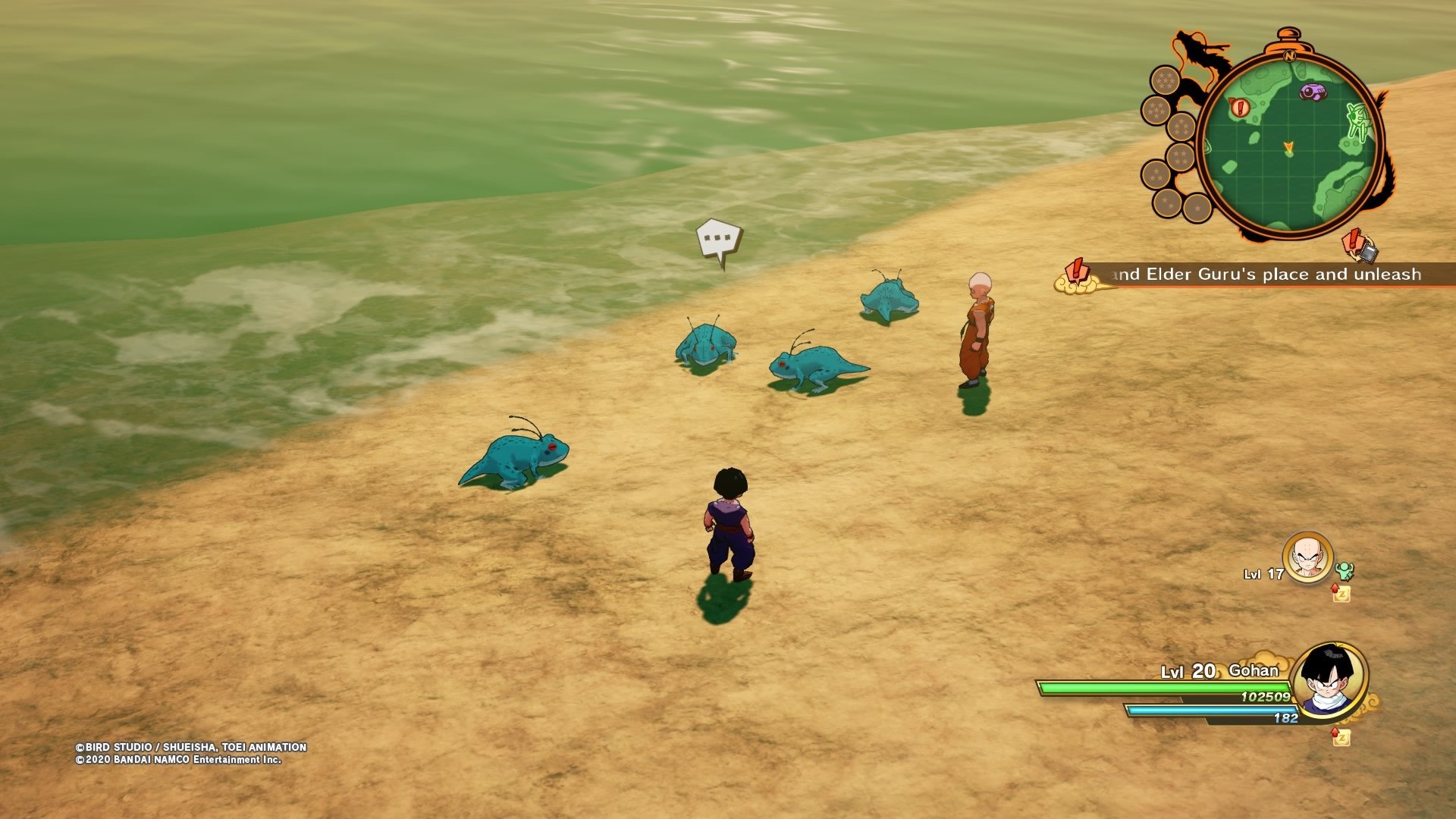The height and width of the screenshot is (819, 1456).
Task: Click the N compass marker atop the minimap
Action: [x=1289, y=55]
